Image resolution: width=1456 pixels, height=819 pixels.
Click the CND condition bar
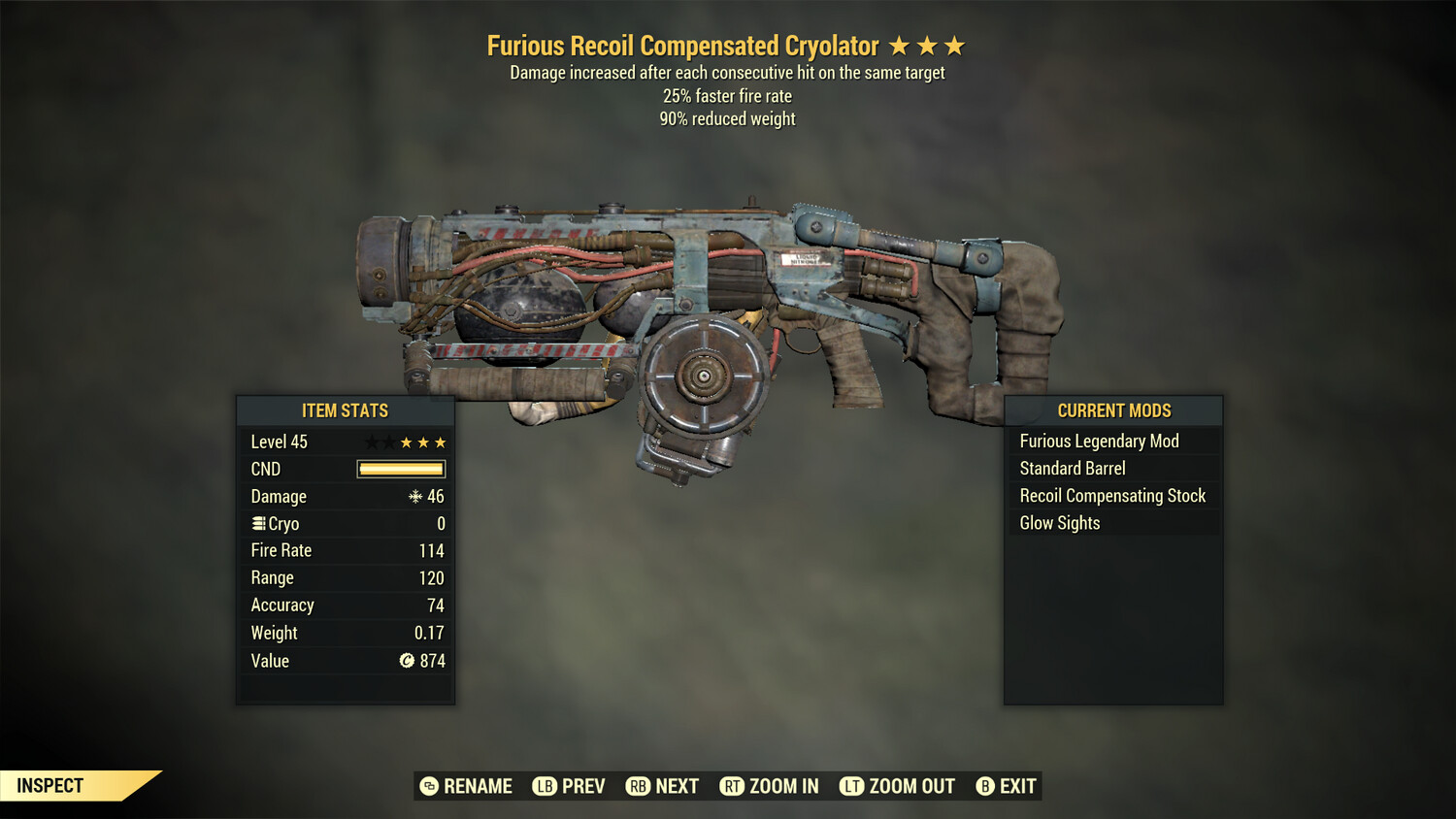click(x=400, y=469)
